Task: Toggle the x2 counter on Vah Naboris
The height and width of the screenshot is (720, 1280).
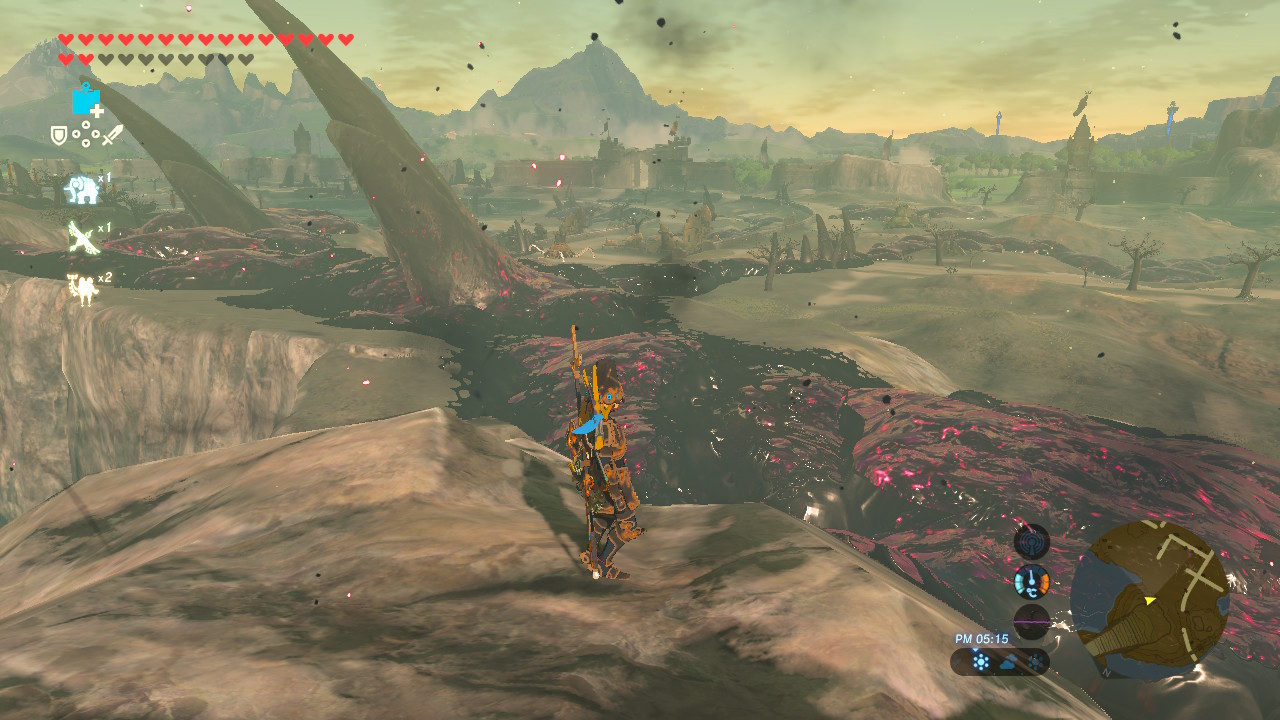Action: pos(104,278)
